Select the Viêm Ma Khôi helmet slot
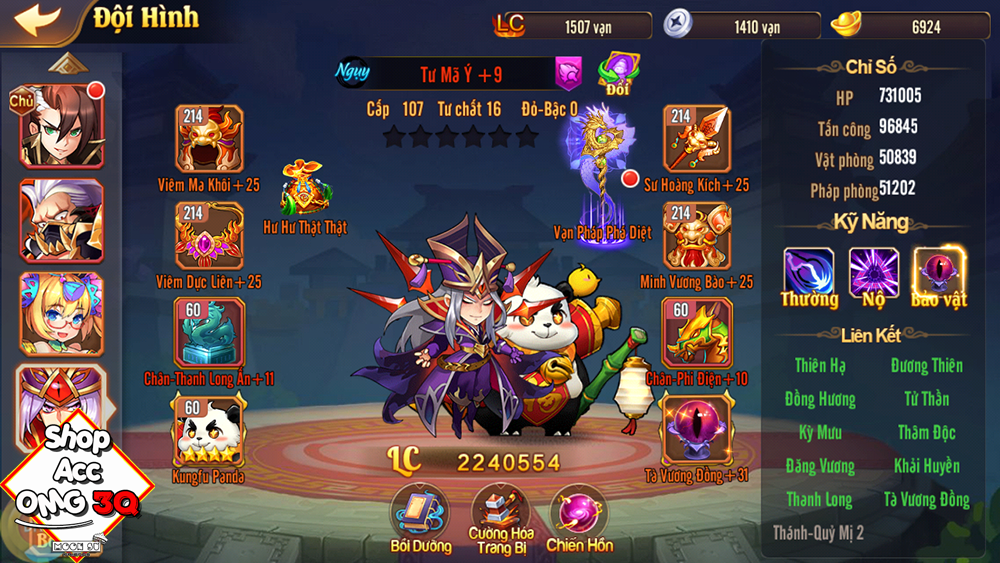 coord(209,139)
